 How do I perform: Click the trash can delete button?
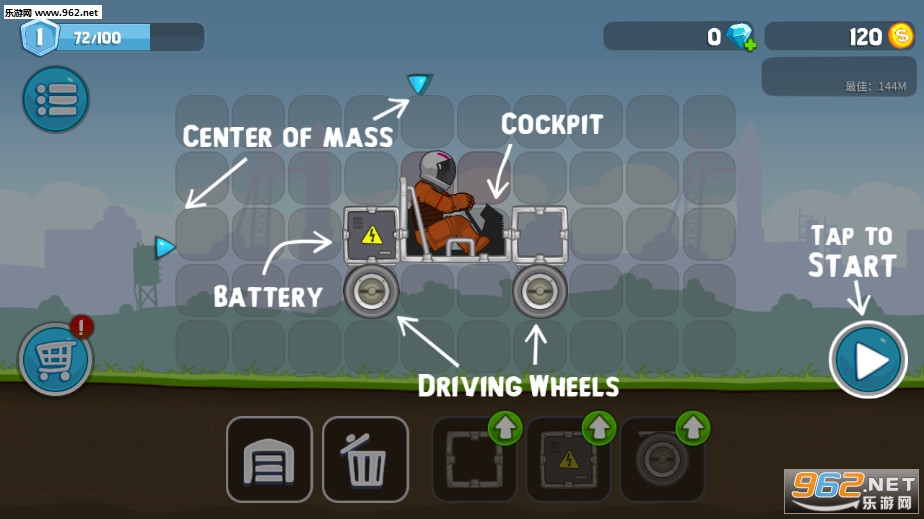pyautogui.click(x=365, y=459)
